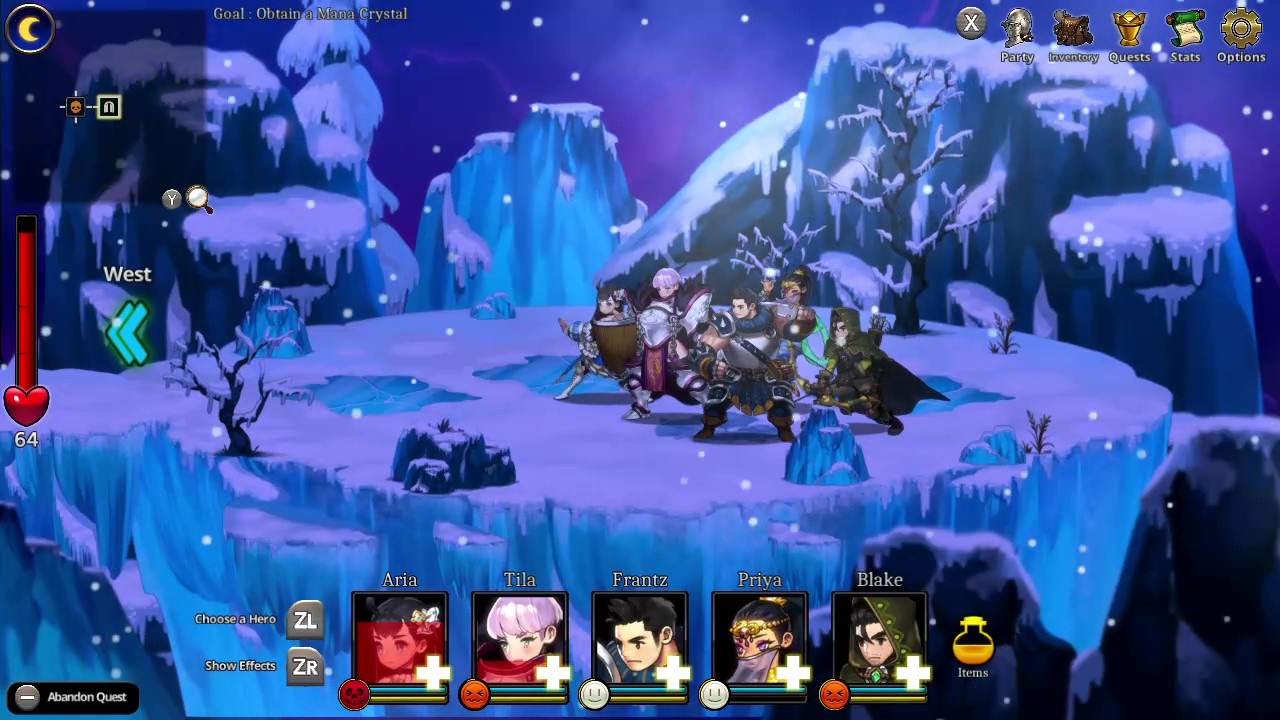
Task: Open the Inventory backpack icon
Action: 1073,30
